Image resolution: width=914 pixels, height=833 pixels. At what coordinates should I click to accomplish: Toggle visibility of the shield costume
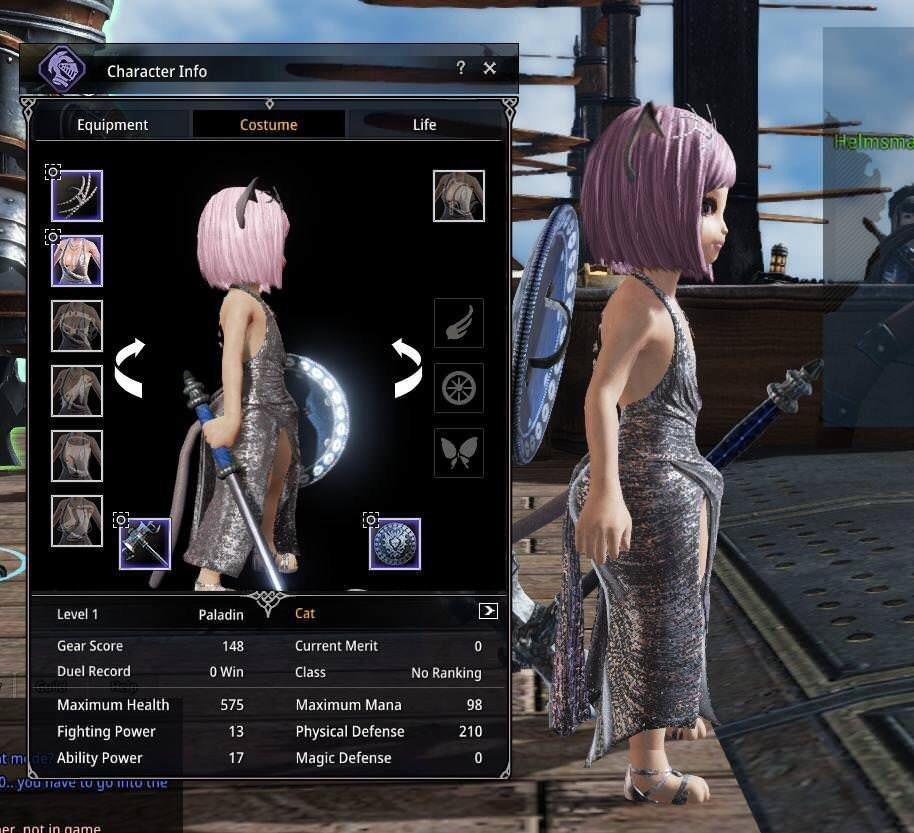(x=371, y=520)
